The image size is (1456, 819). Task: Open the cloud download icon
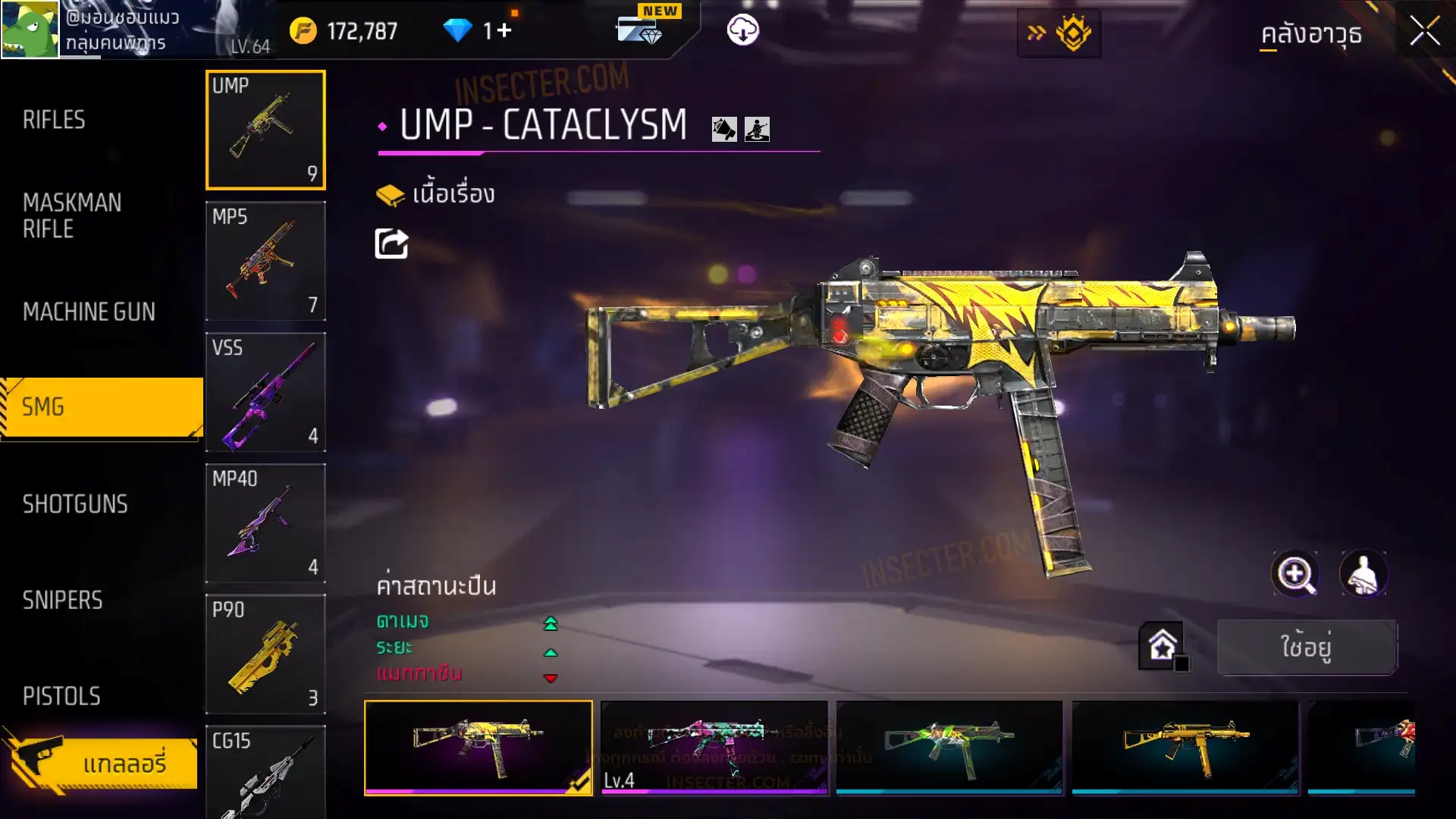click(742, 30)
